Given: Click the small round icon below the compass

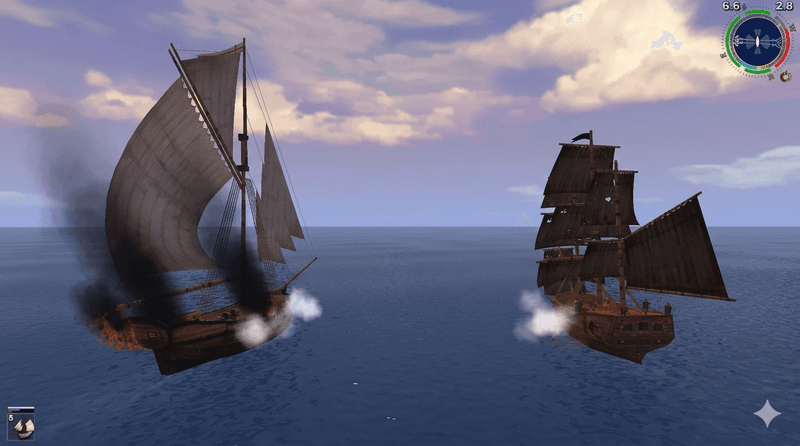Looking at the screenshot, I should coord(785,76).
